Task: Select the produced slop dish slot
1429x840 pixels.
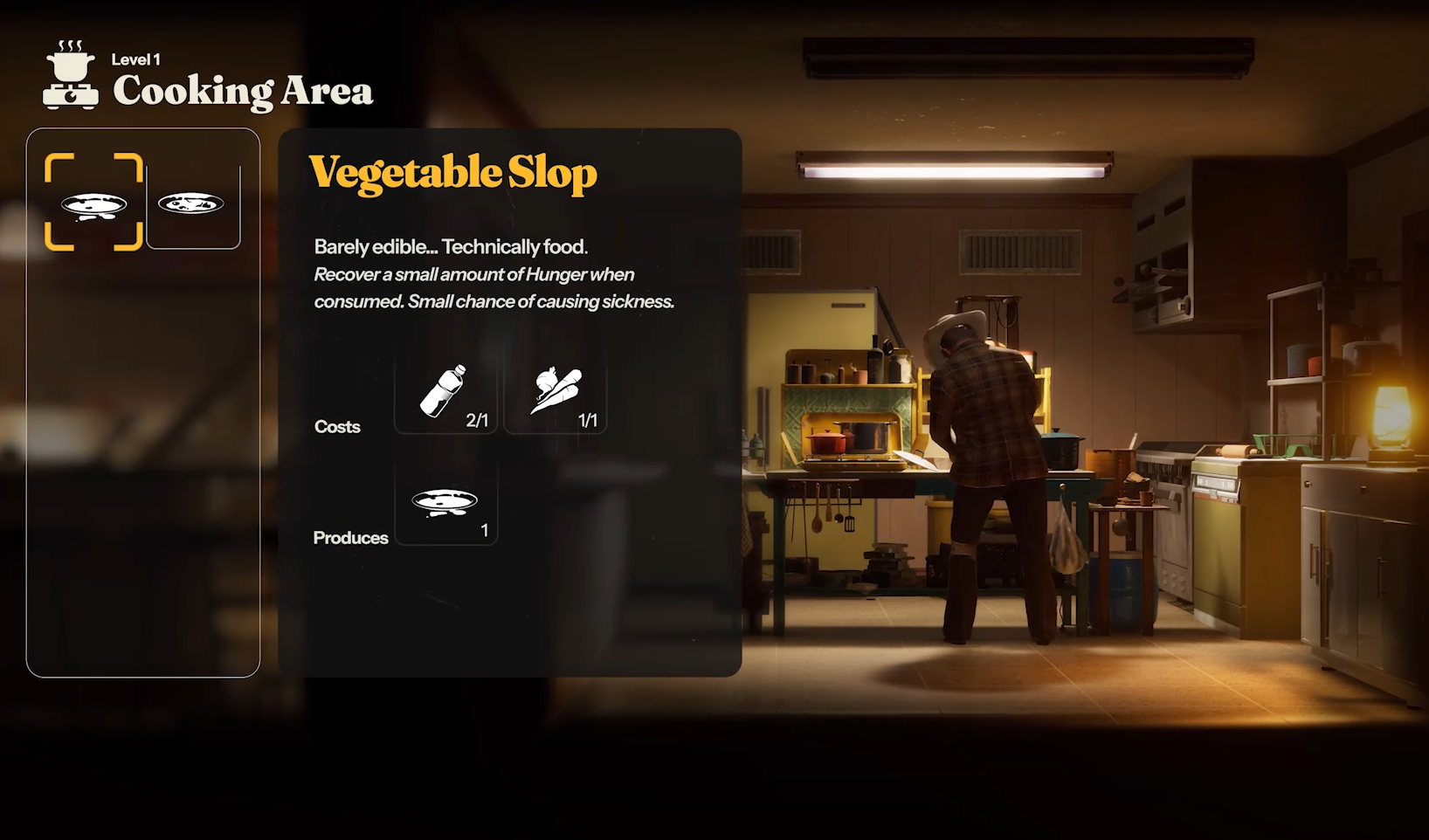Action: [445, 505]
